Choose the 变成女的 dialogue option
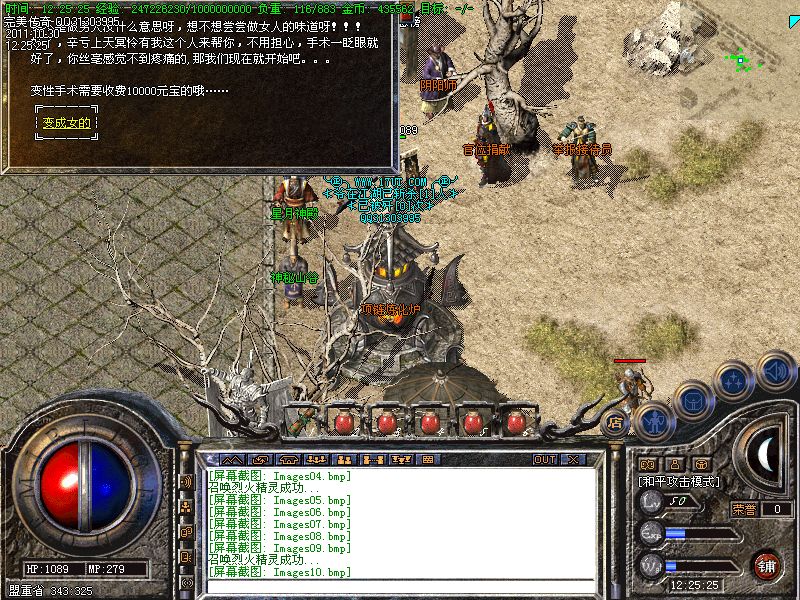 point(66,123)
